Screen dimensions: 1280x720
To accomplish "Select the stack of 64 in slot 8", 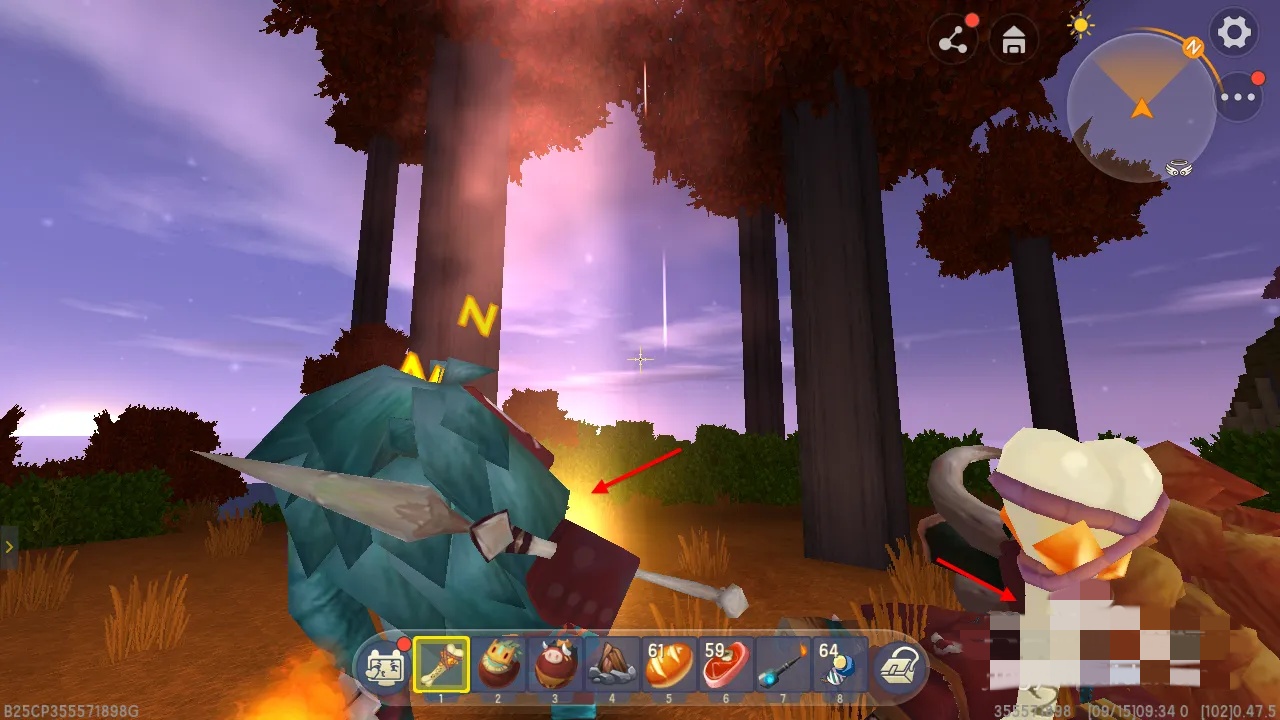I will pos(838,665).
